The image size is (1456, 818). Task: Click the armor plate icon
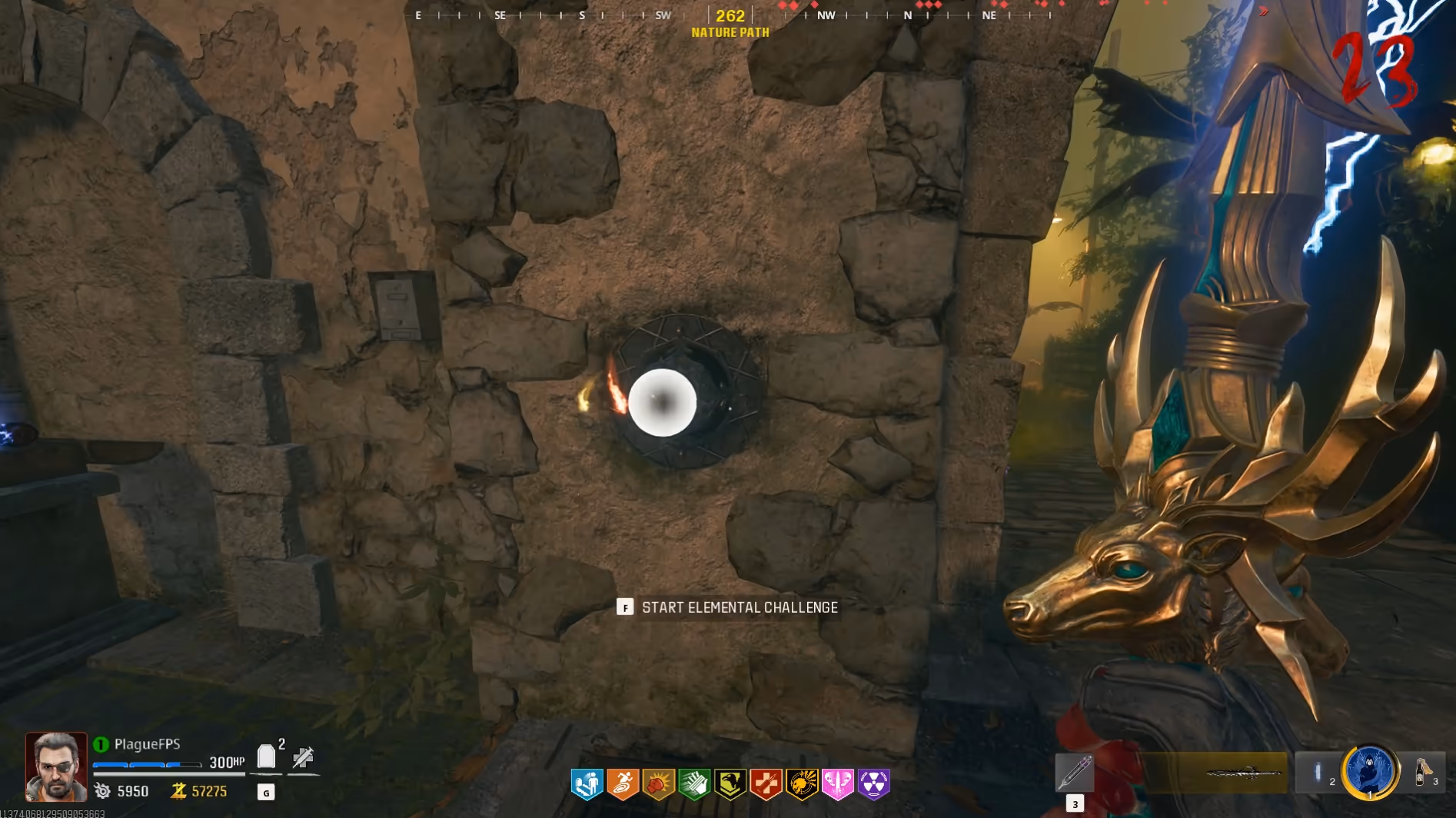266,756
